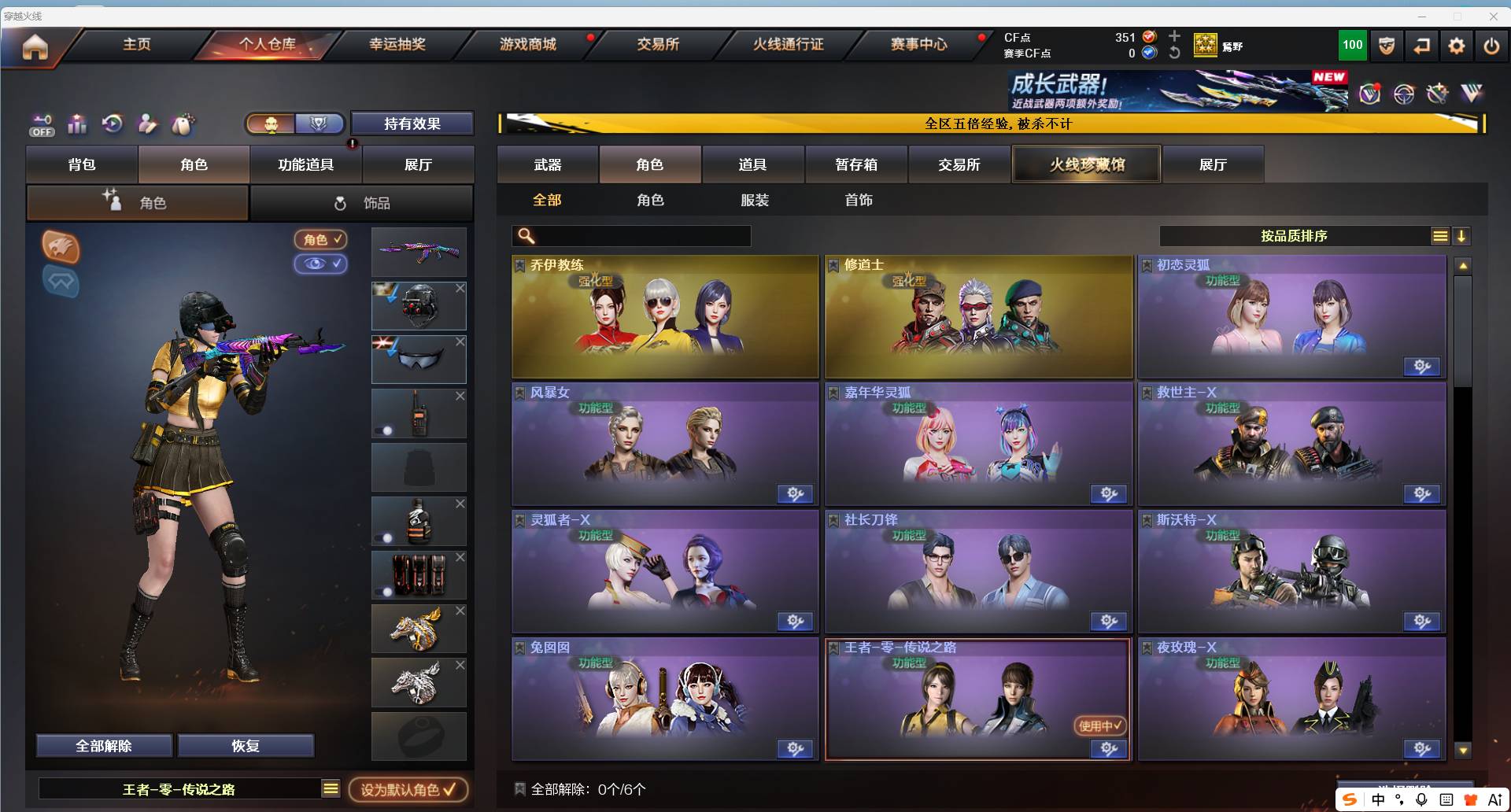1511x812 pixels.
Task: Click the wrench tools icon in the top-right corner
Action: coord(1438,93)
